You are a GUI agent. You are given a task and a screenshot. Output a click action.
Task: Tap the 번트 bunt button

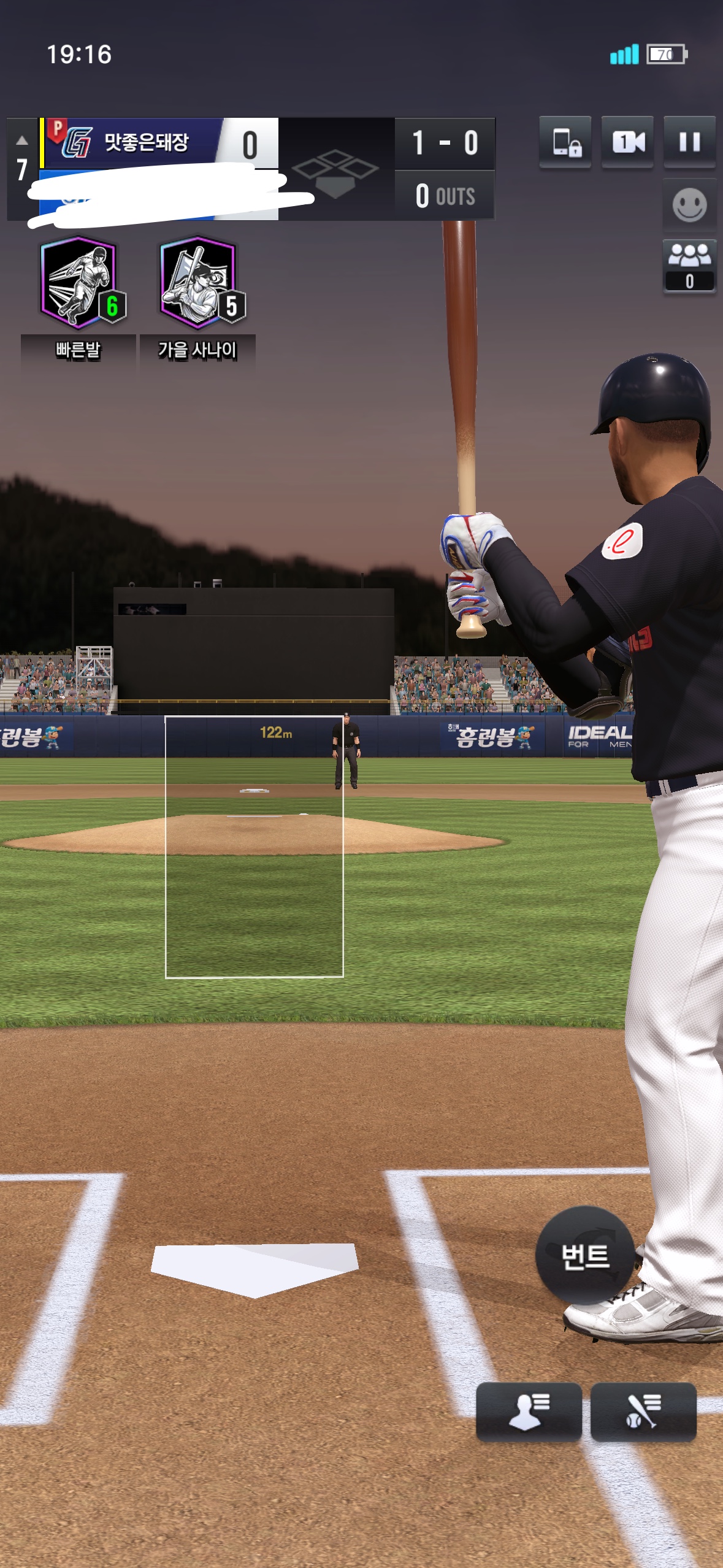coord(584,1255)
